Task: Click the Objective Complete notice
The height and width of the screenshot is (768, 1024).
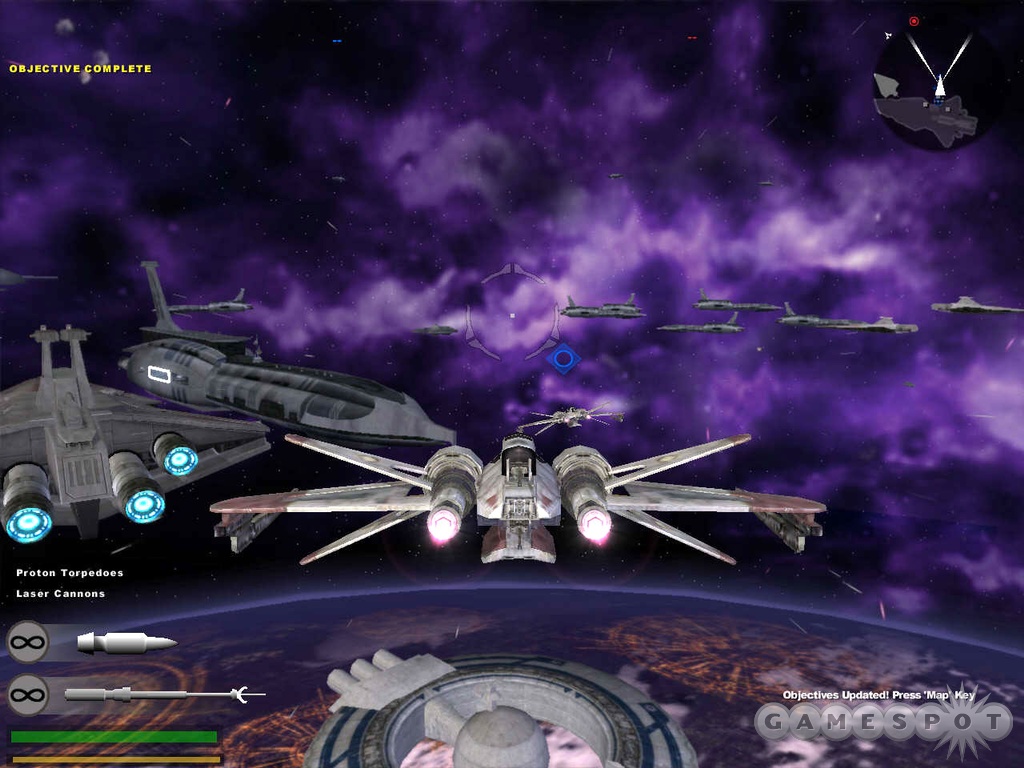Action: (x=80, y=69)
